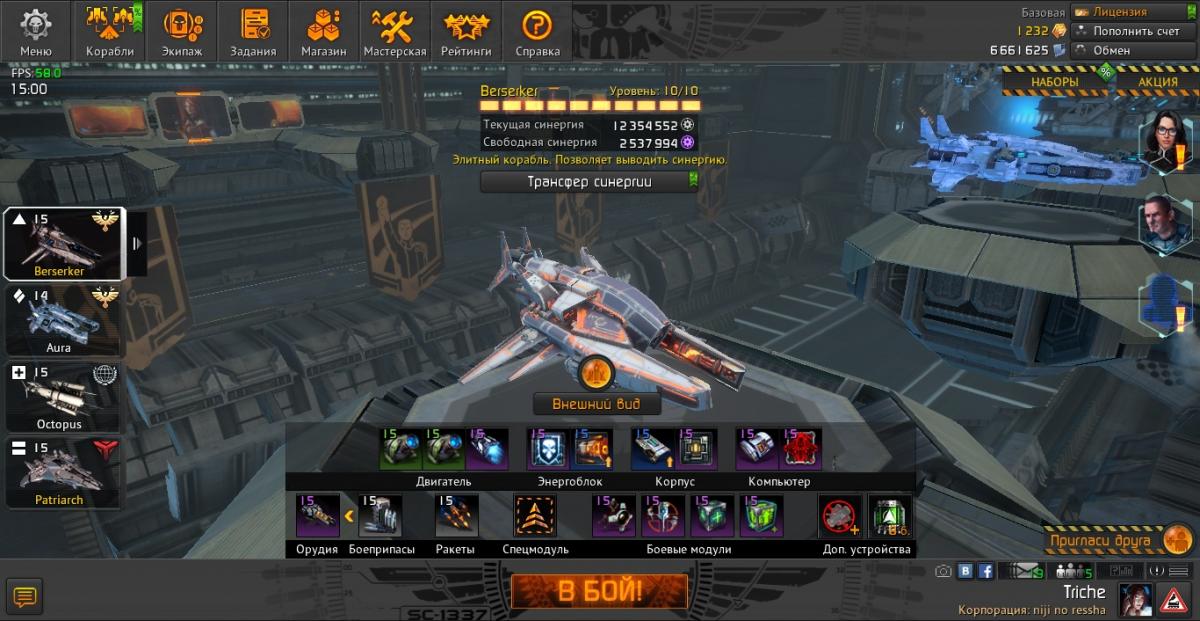Viewport: 1200px width, 621px height.
Task: Open the Меню main menu
Action: point(36,31)
